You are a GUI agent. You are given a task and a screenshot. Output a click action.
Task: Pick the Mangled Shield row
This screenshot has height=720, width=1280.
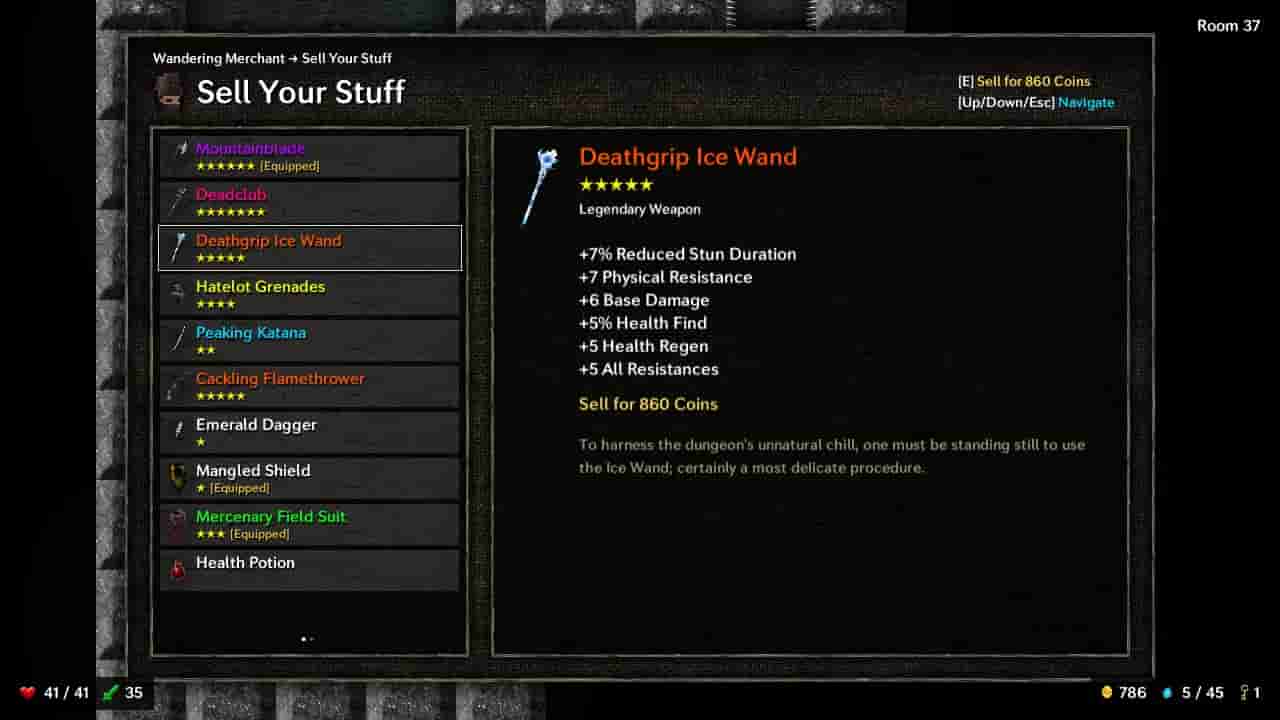[x=309, y=479]
